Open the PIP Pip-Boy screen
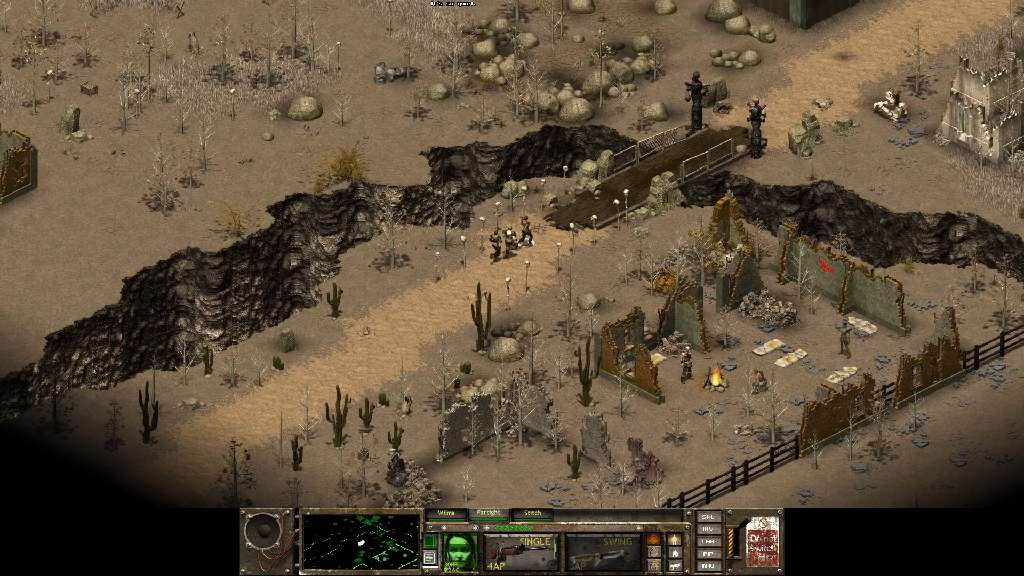1024x576 pixels. pos(709,553)
